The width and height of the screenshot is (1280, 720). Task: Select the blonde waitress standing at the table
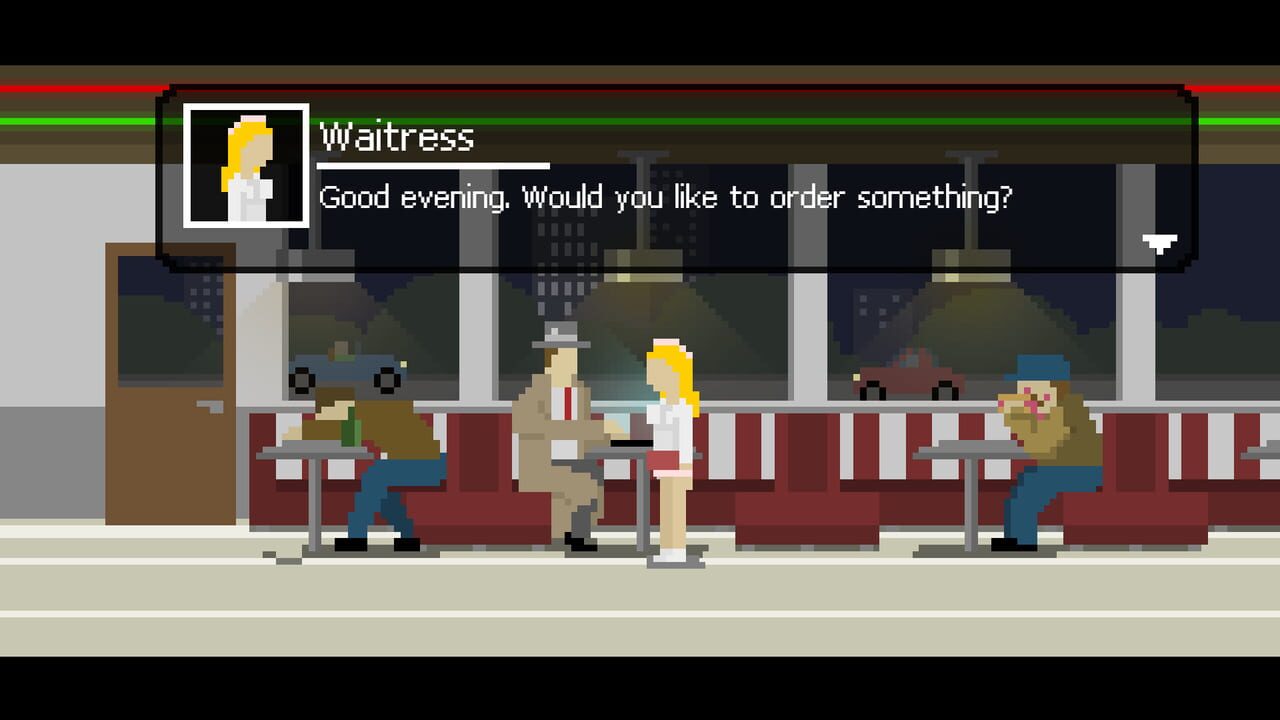coord(670,440)
